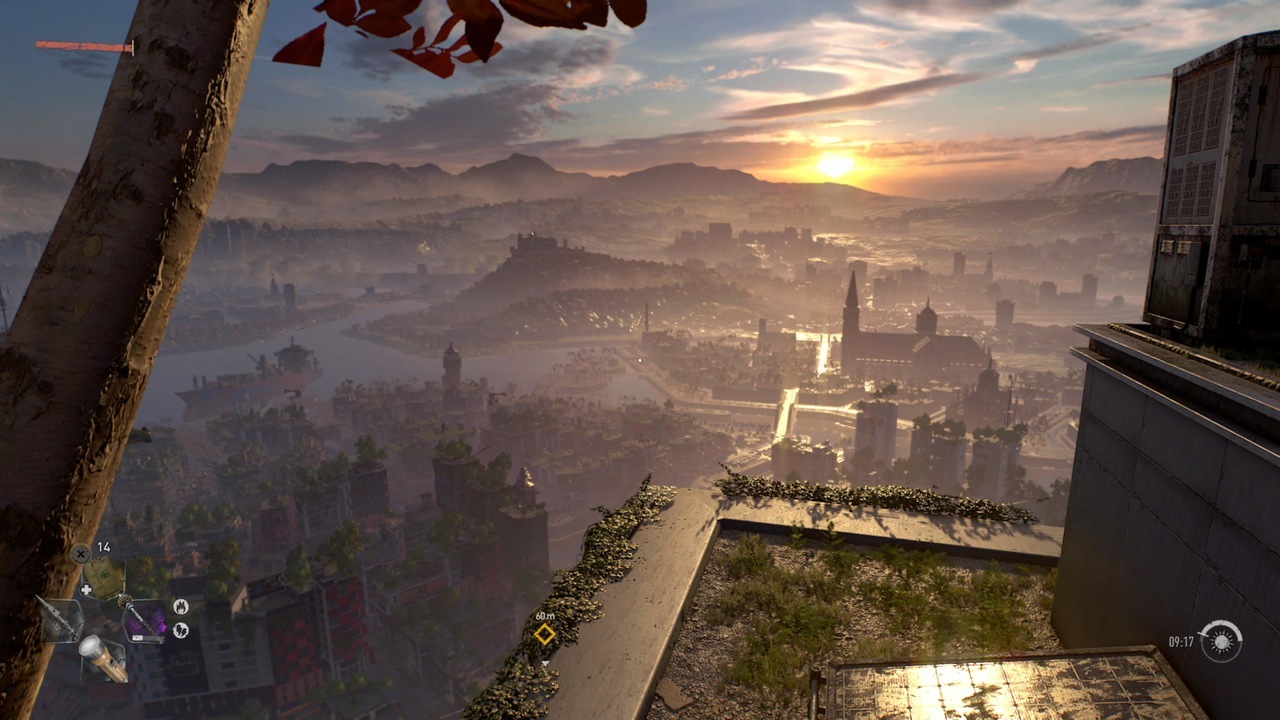Click the red health bar top left
This screenshot has width=1280, height=720.
point(83,44)
